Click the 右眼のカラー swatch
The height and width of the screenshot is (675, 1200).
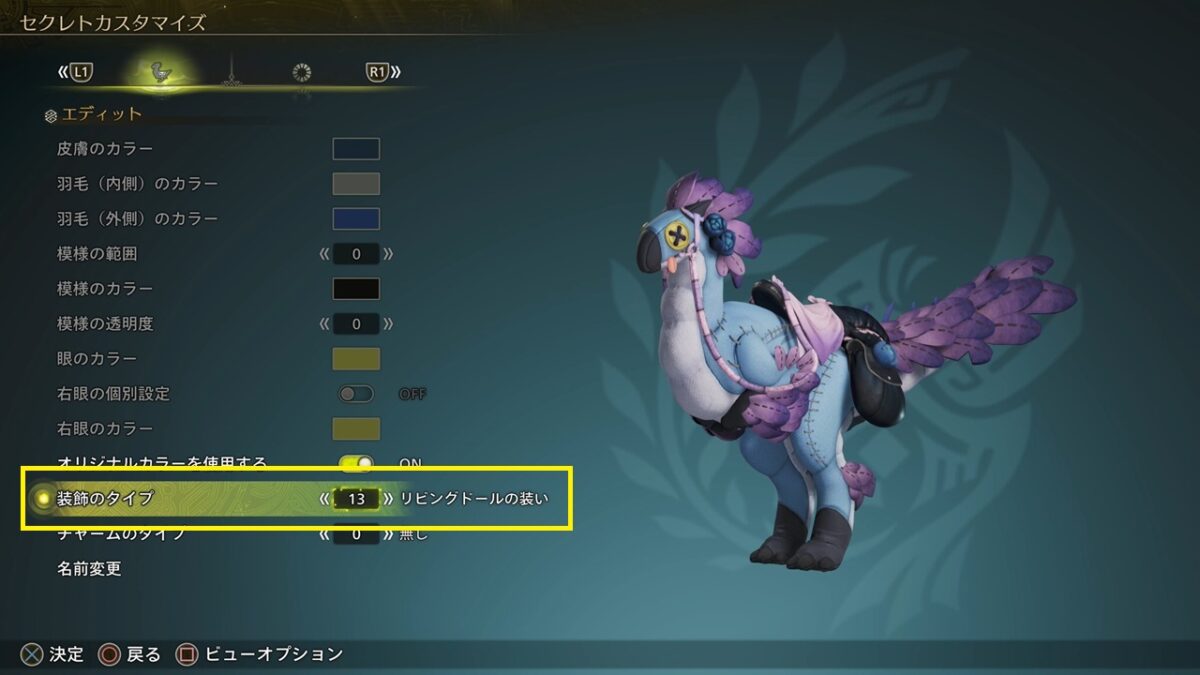tap(356, 429)
